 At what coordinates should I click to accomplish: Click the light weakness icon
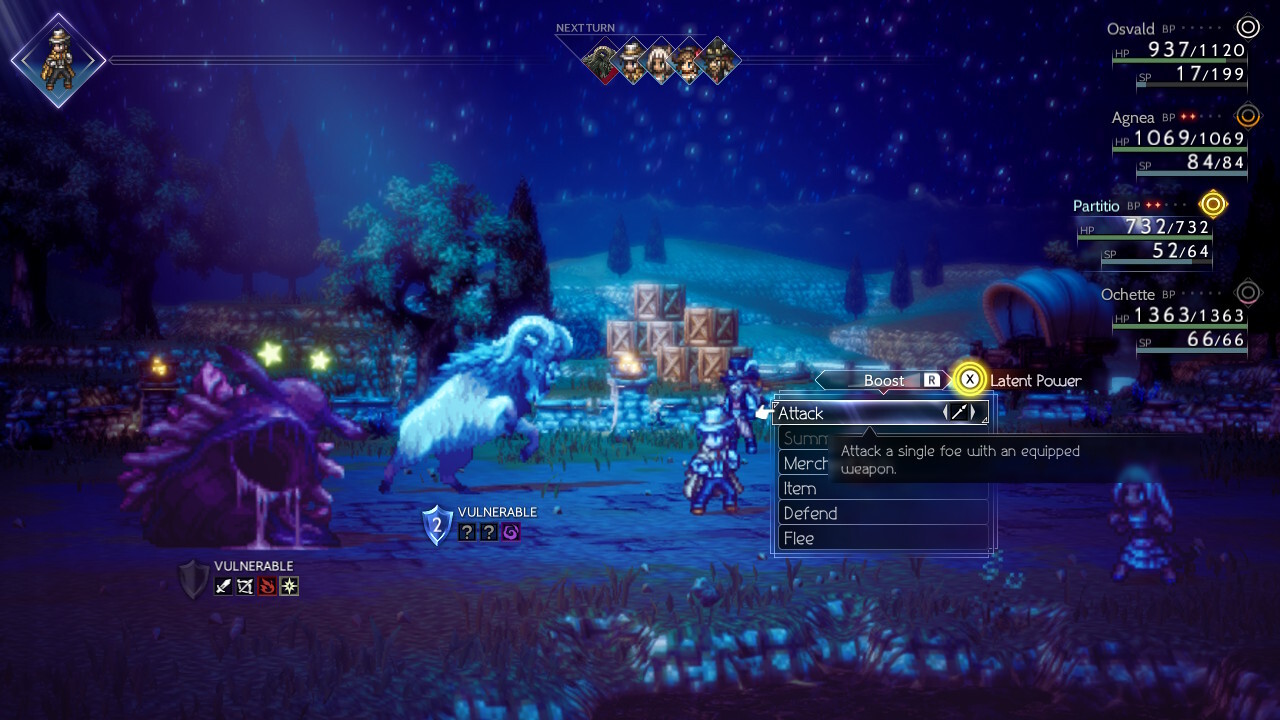point(289,586)
